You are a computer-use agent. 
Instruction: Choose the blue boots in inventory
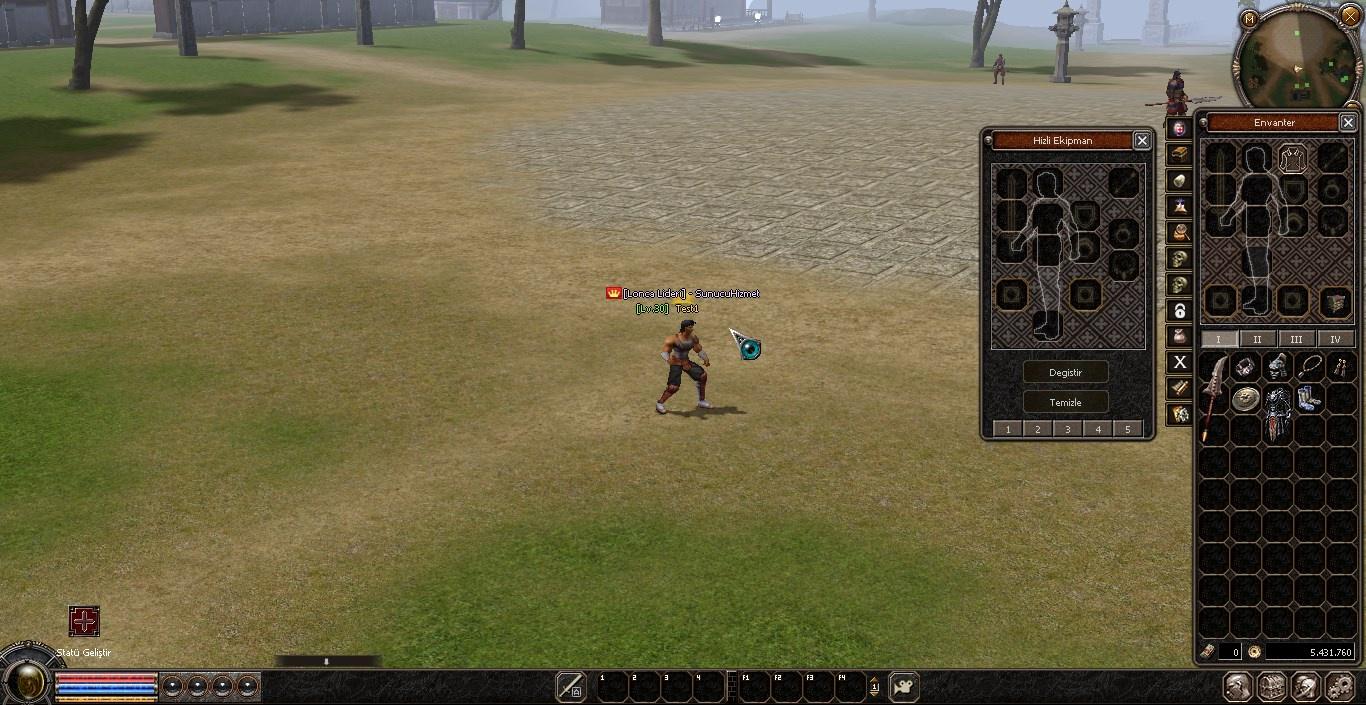click(1308, 398)
